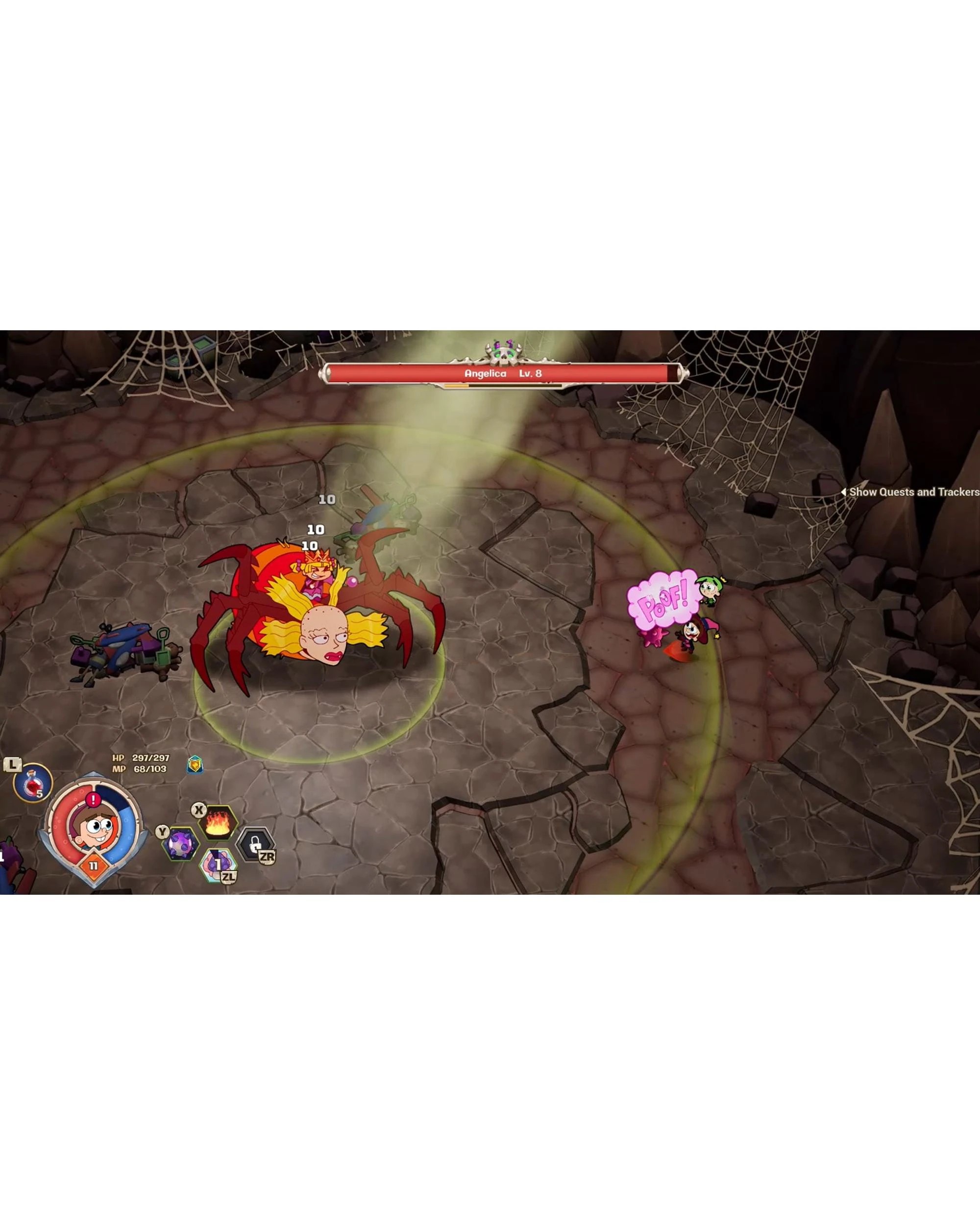The height and width of the screenshot is (1225, 980).
Task: Toggle the potion count badge showing 5
Action: (39, 794)
